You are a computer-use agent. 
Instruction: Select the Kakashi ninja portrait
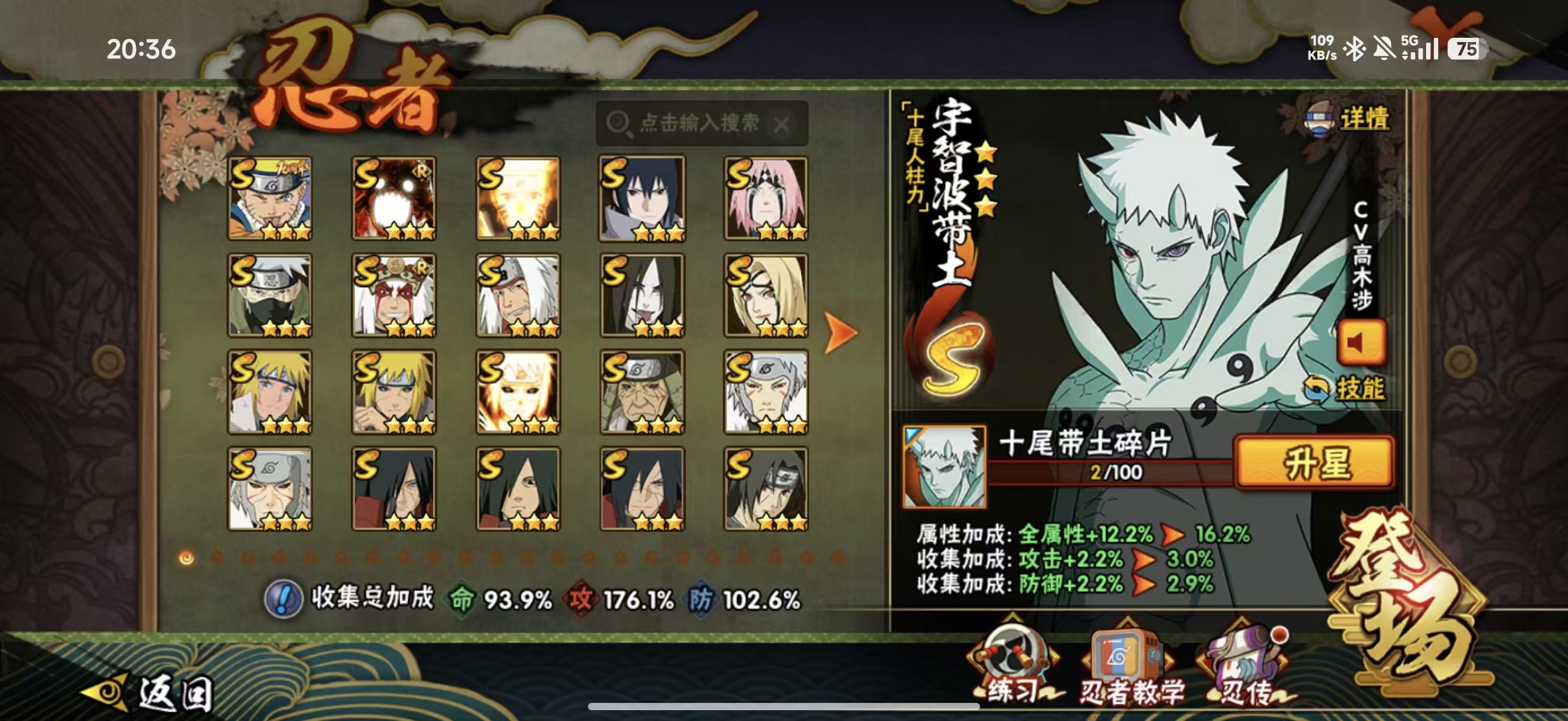point(270,295)
